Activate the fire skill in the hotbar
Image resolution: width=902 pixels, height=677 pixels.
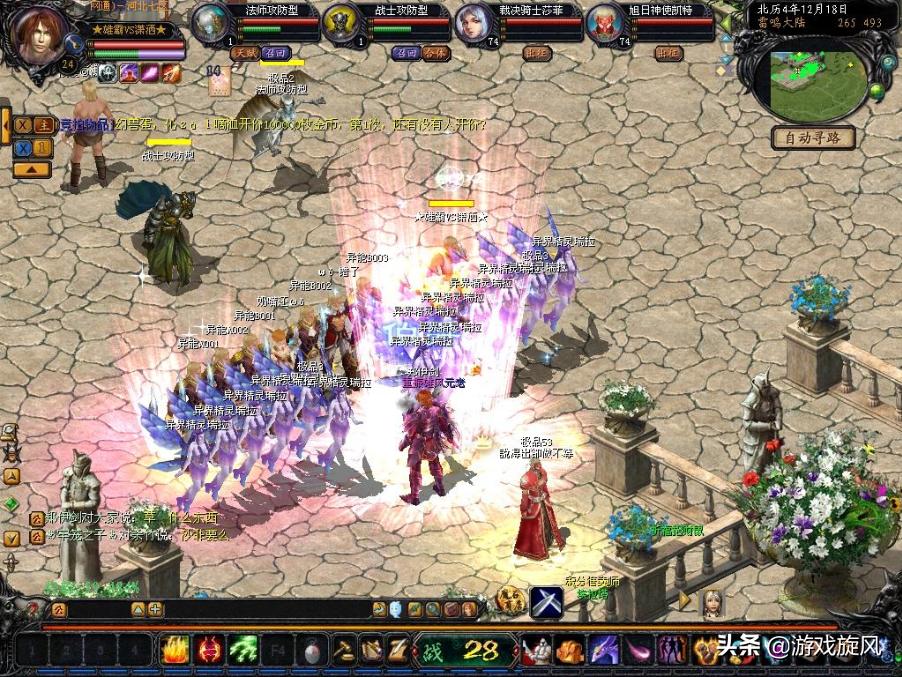pos(176,650)
